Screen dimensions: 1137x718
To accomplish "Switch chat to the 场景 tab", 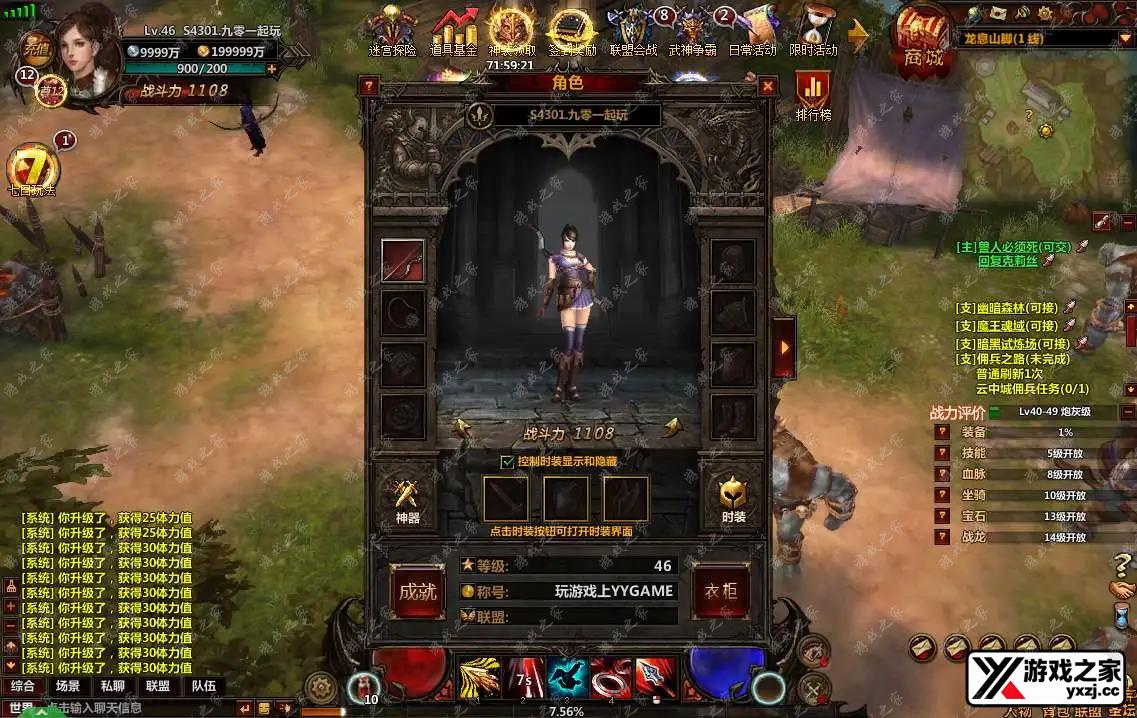I will point(68,686).
